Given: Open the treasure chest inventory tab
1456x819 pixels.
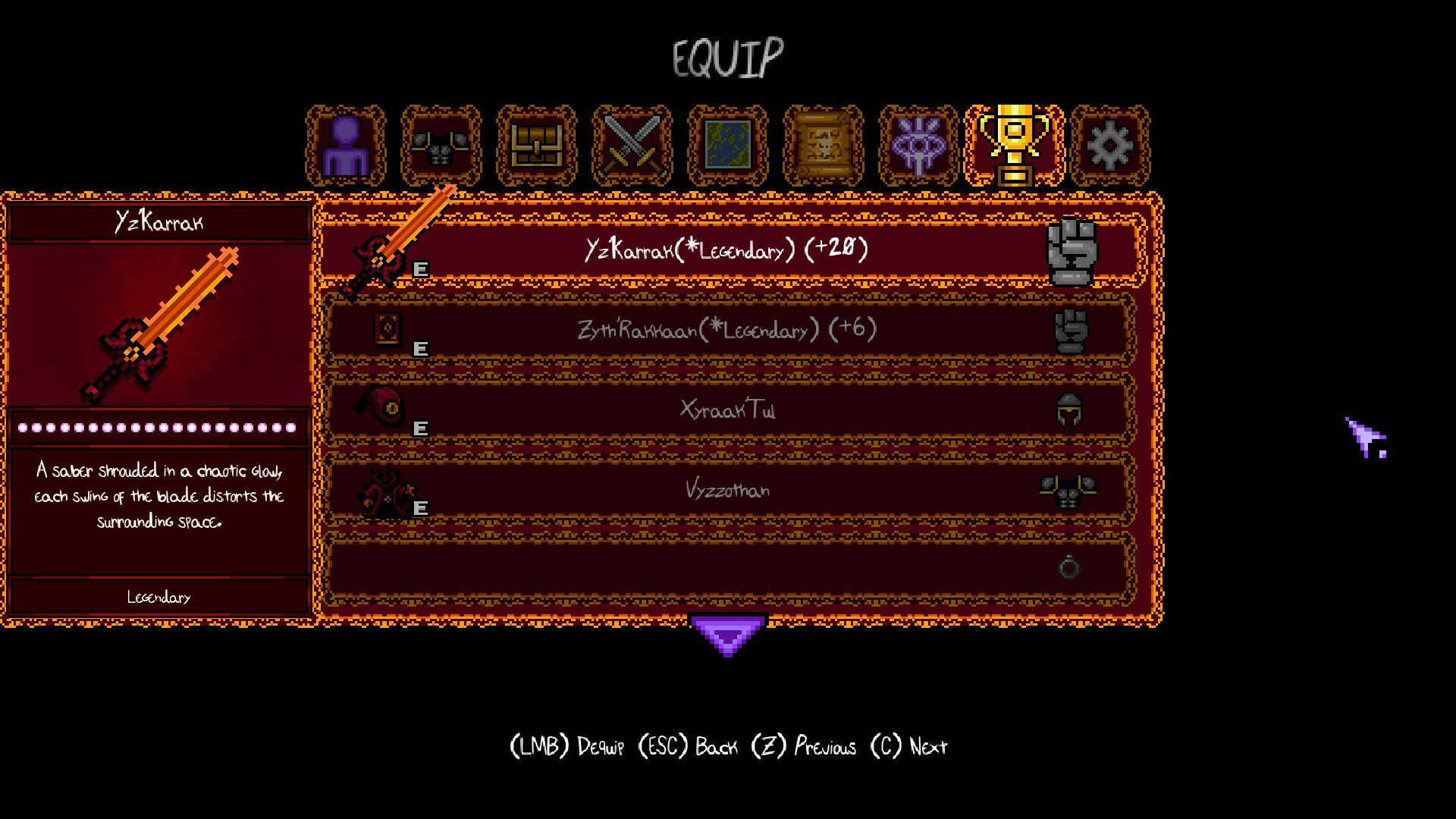Looking at the screenshot, I should click(x=535, y=146).
